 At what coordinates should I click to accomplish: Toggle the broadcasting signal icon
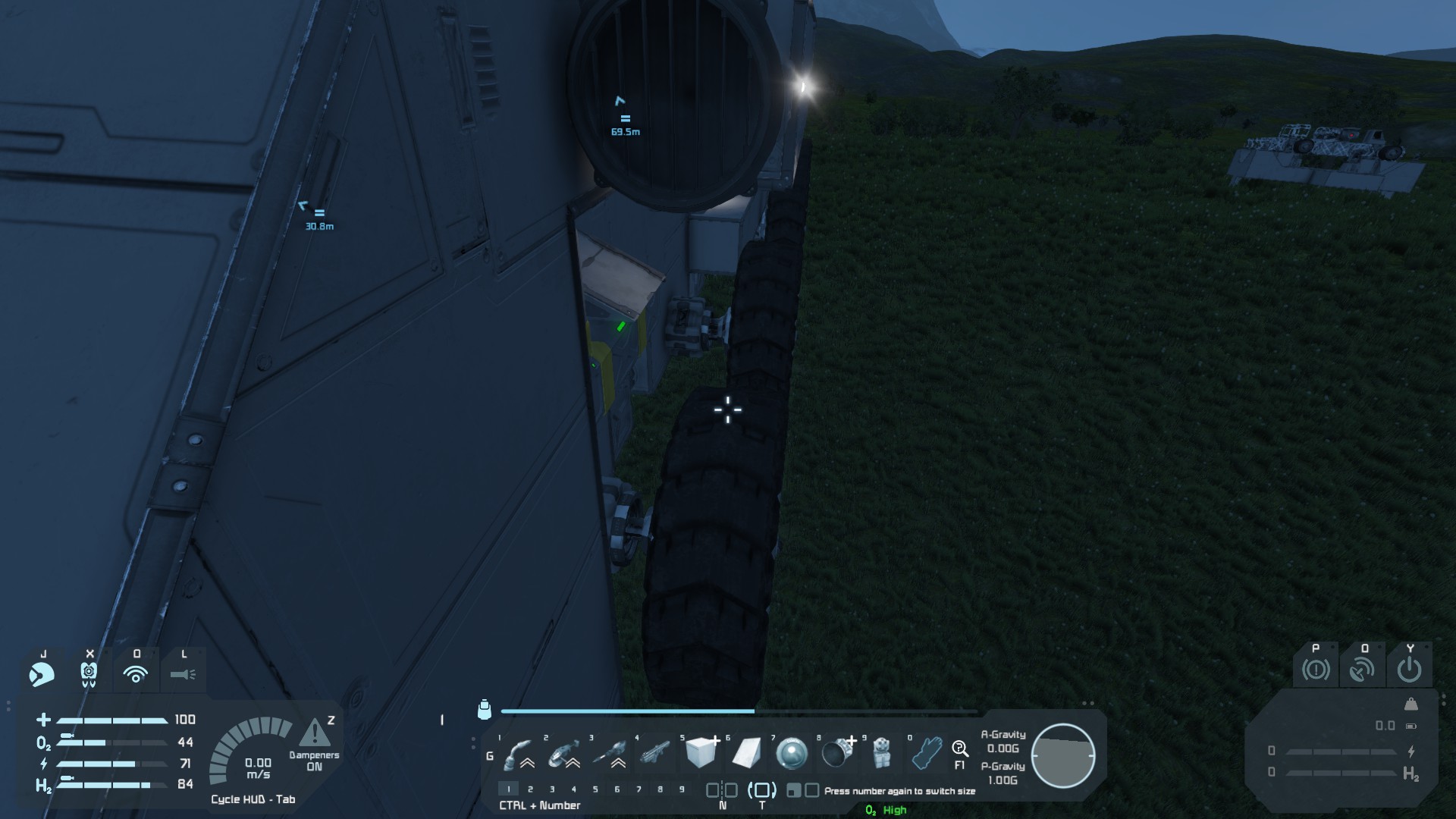pyautogui.click(x=136, y=673)
